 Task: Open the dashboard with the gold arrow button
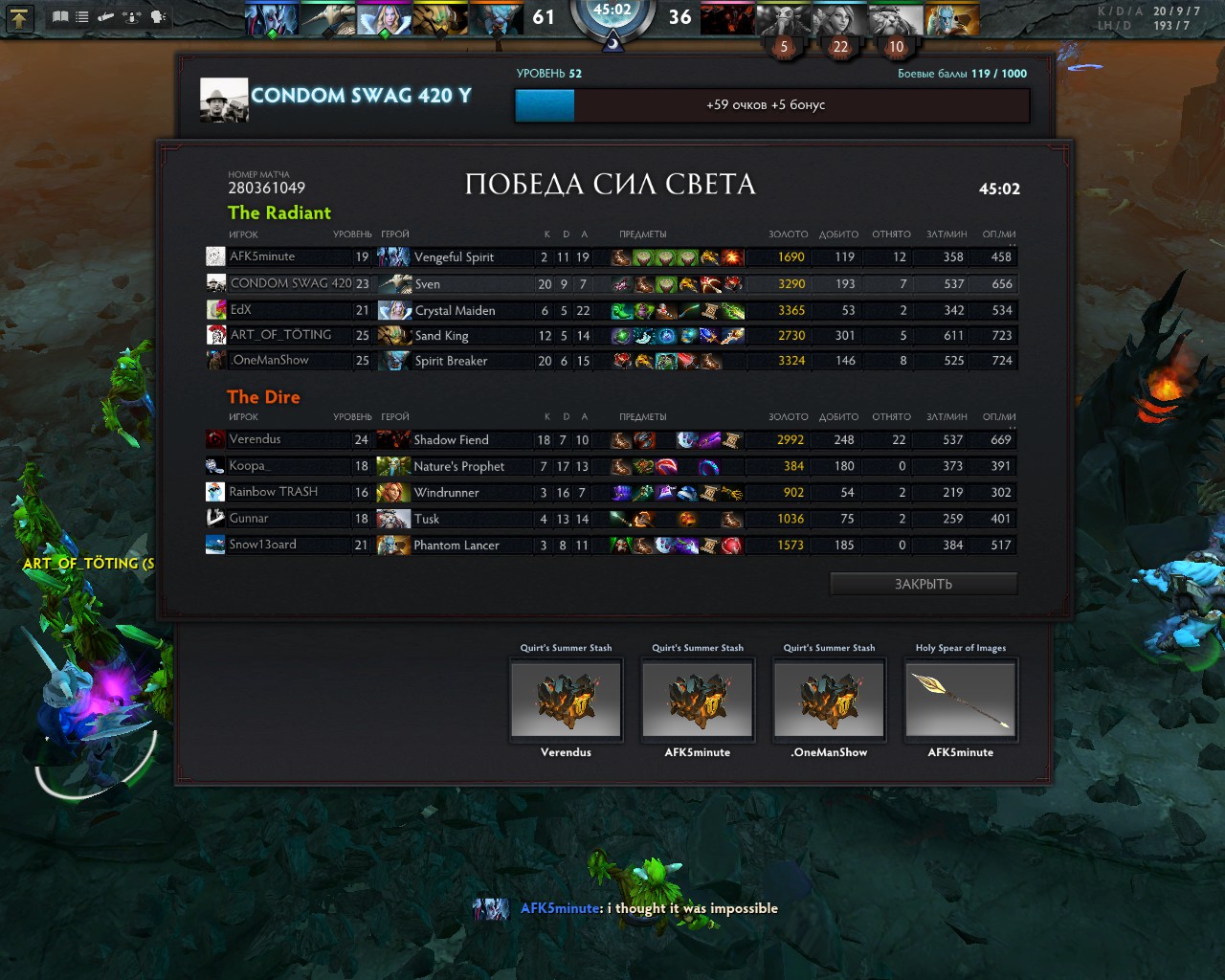point(20,17)
